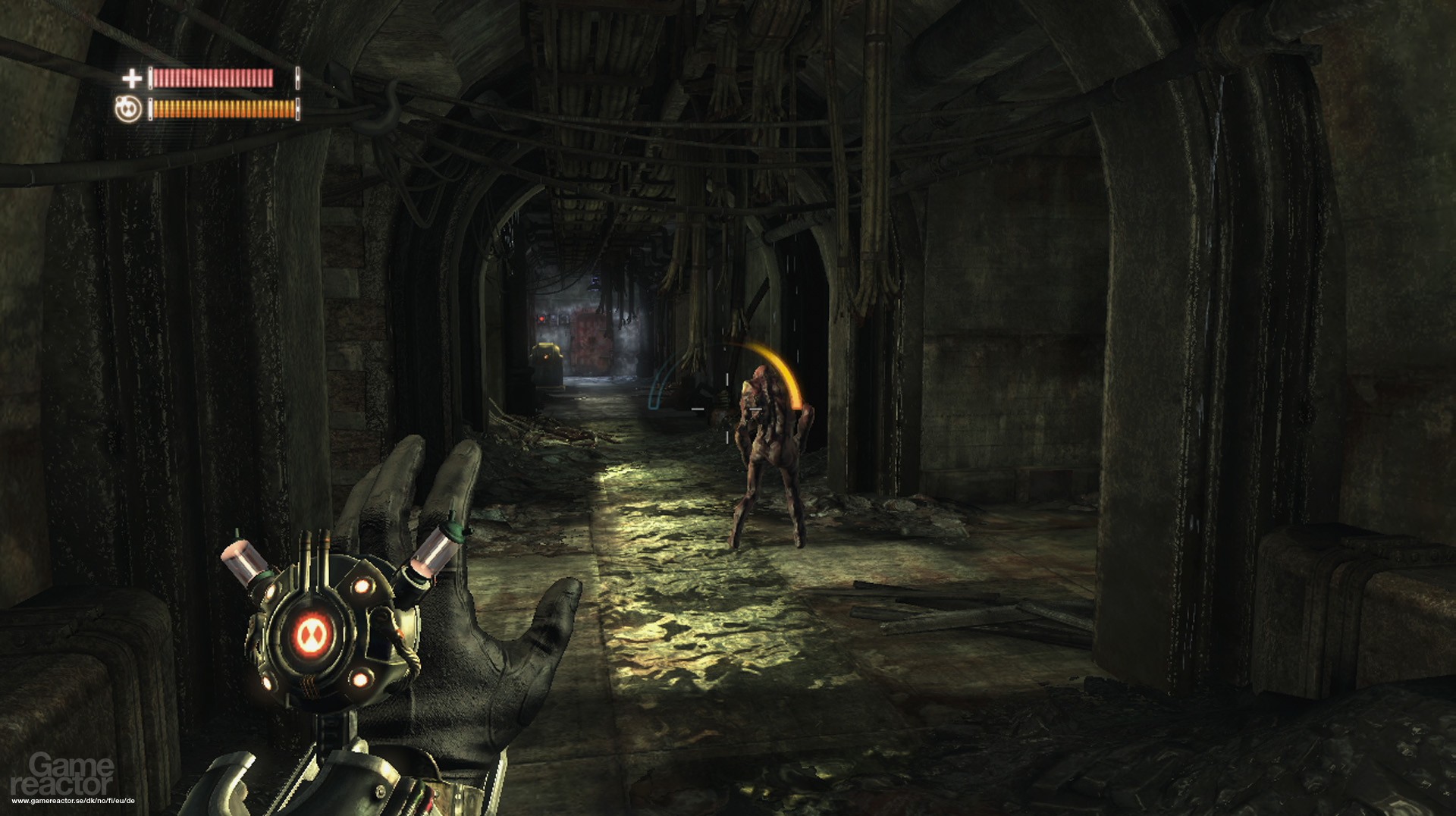
Task: Open the Gamereactor watermark logo
Action: pos(62,774)
